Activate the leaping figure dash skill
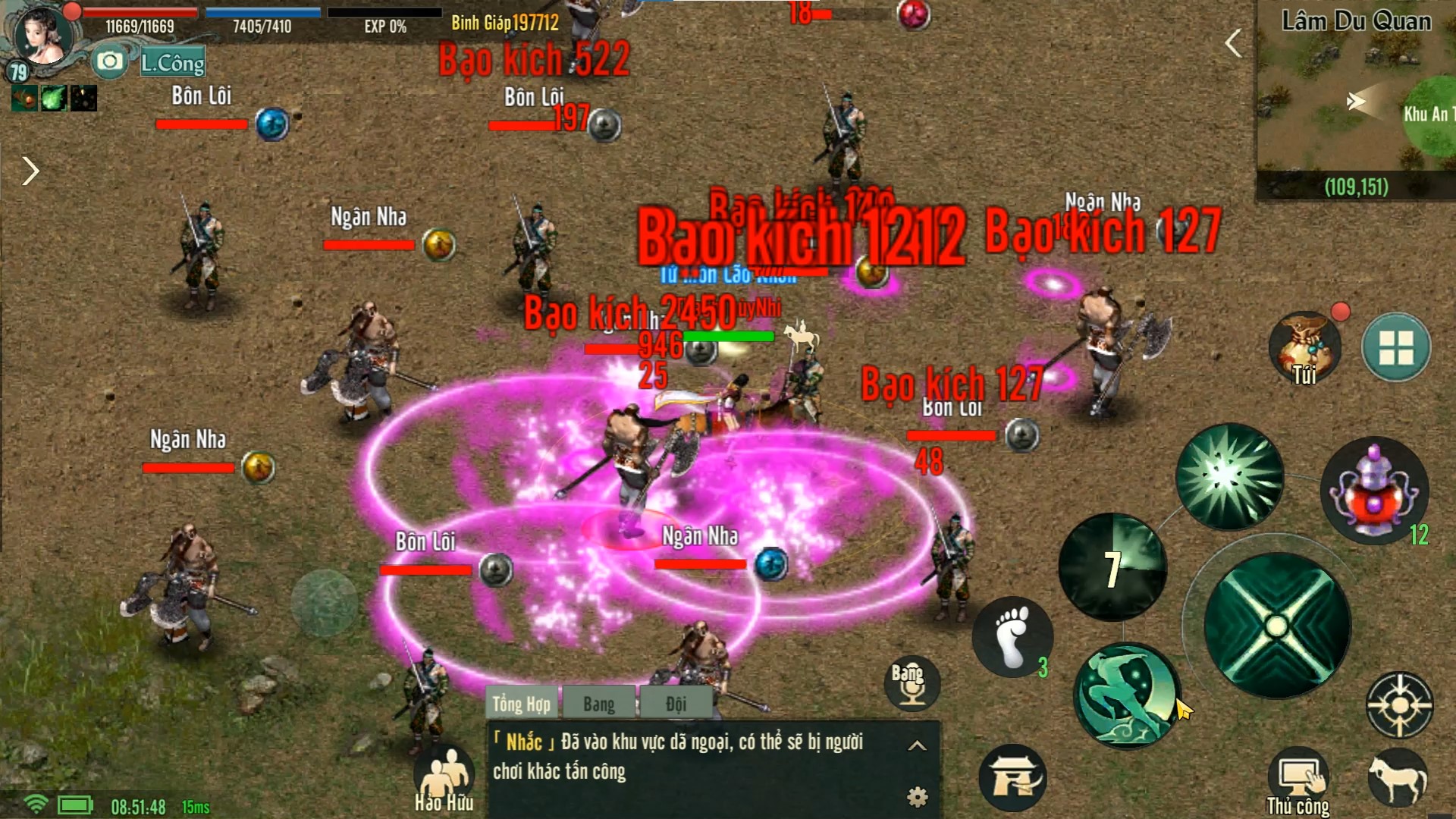Viewport: 1456px width, 819px height. point(1127,695)
